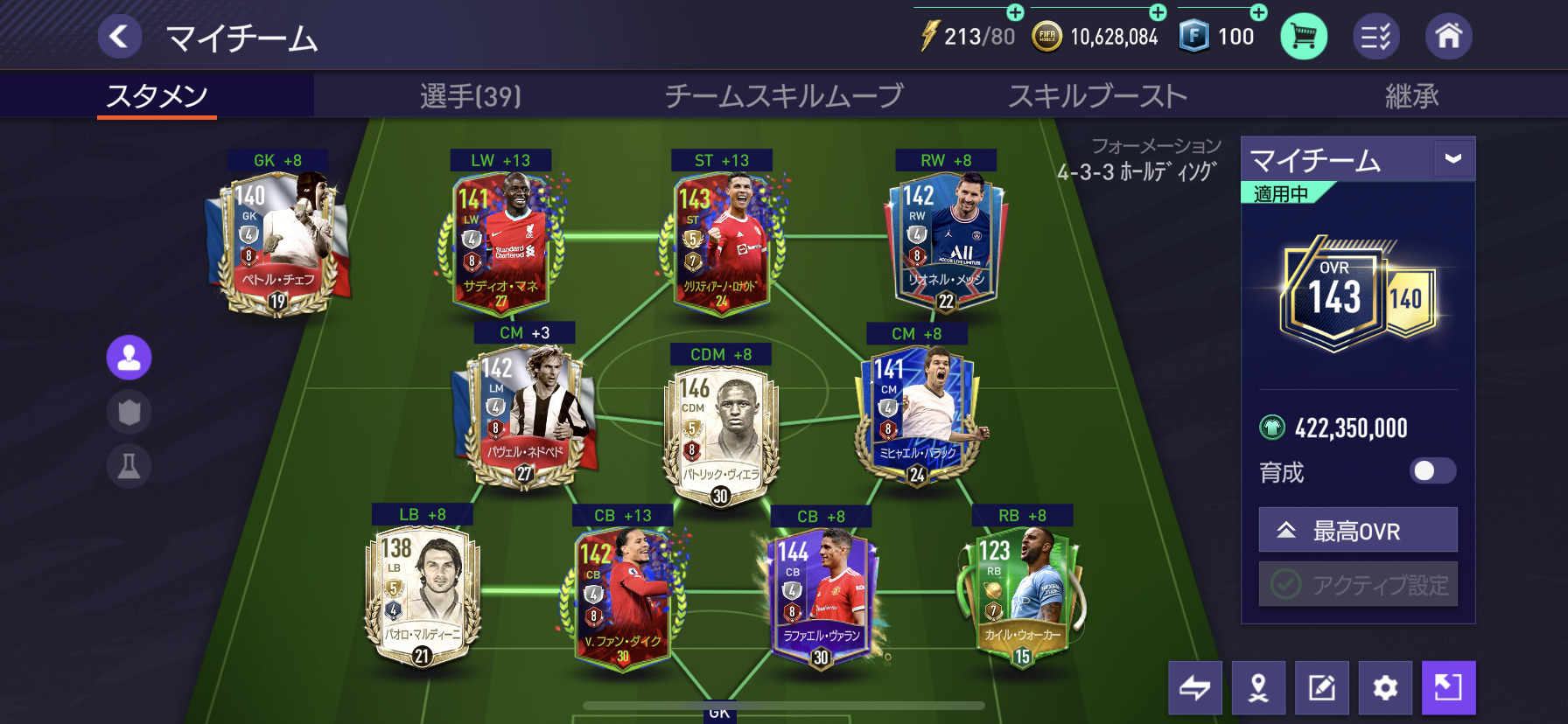Return to the home screen
Screen dimensions: 1568x724
pos(1448,37)
